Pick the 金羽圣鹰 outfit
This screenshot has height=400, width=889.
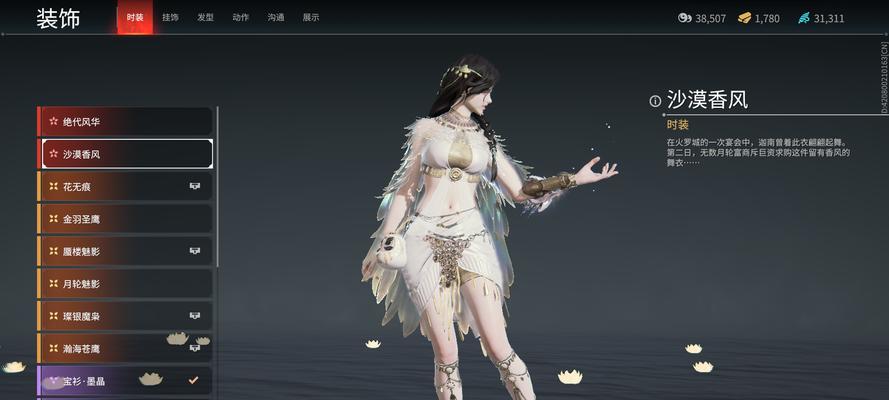[x=125, y=219]
